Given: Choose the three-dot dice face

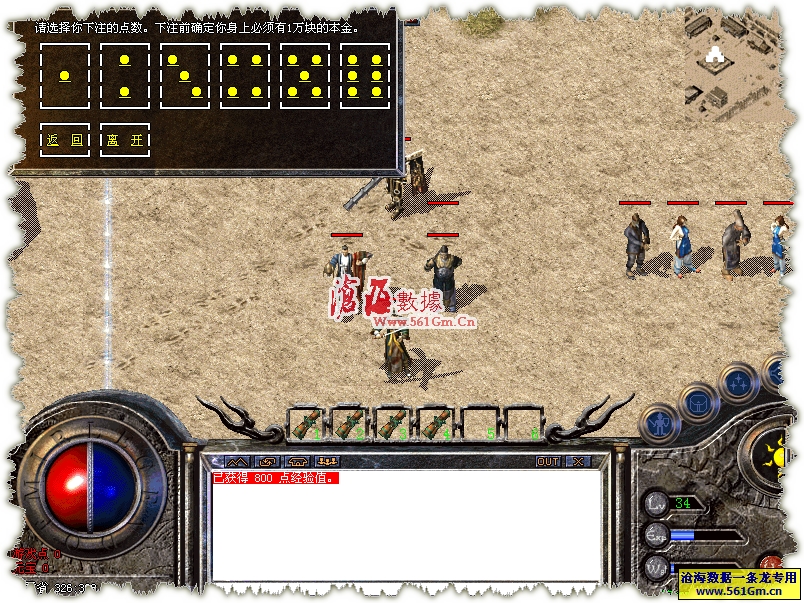Looking at the screenshot, I should [x=185, y=76].
